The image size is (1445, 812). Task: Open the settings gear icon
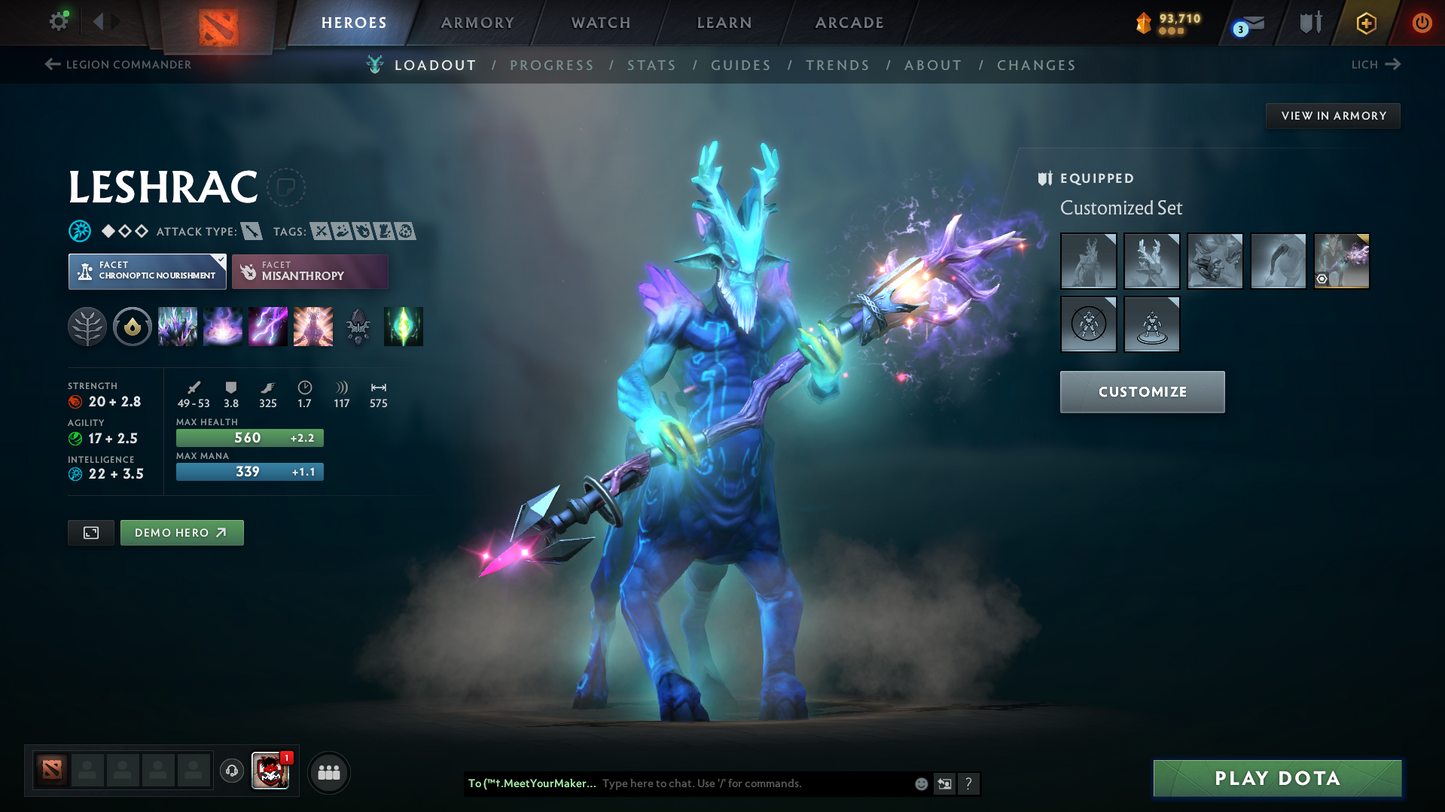coord(59,21)
